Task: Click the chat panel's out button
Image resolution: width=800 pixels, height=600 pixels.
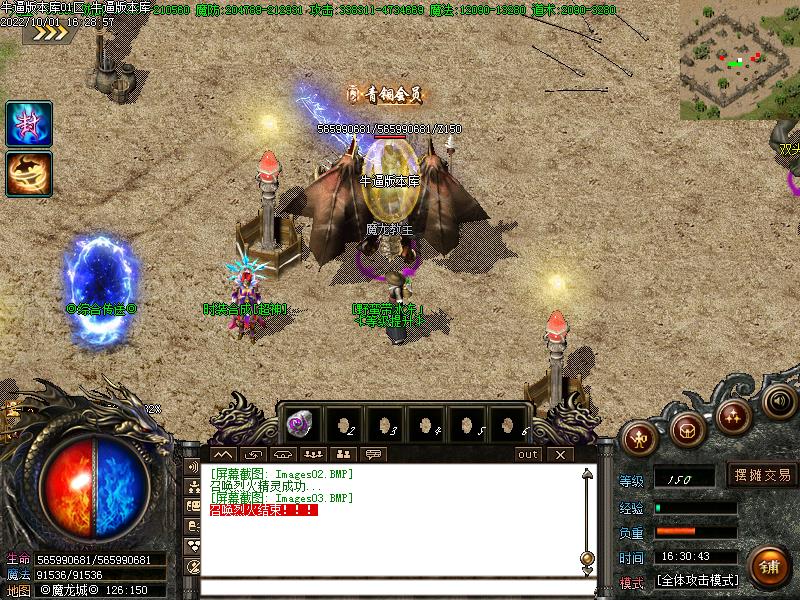Action: point(528,454)
